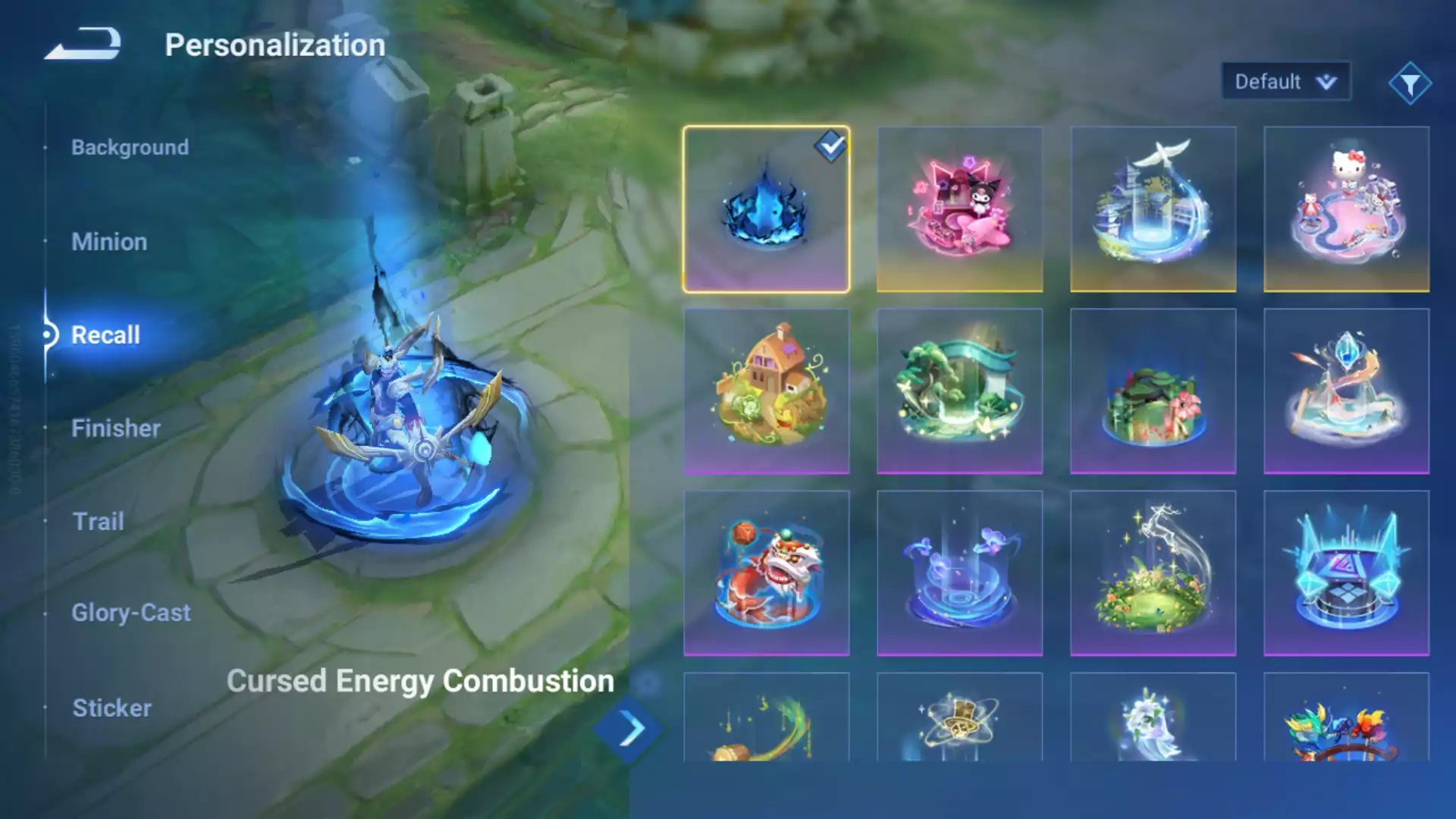Select the Recall category
Screen dimensions: 1456x819
point(105,334)
